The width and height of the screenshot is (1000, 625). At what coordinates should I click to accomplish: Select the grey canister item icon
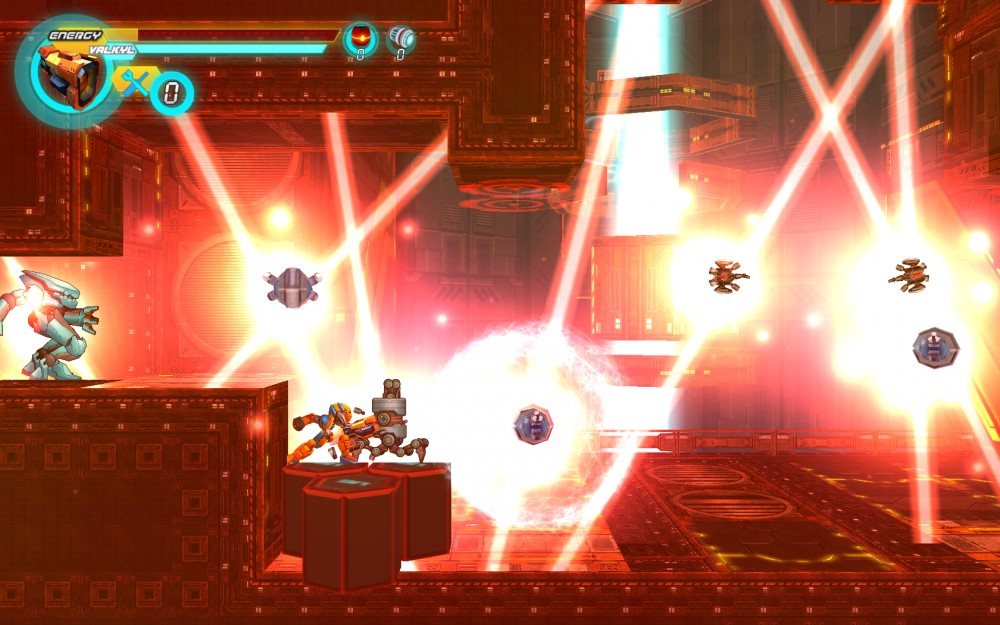click(x=401, y=39)
